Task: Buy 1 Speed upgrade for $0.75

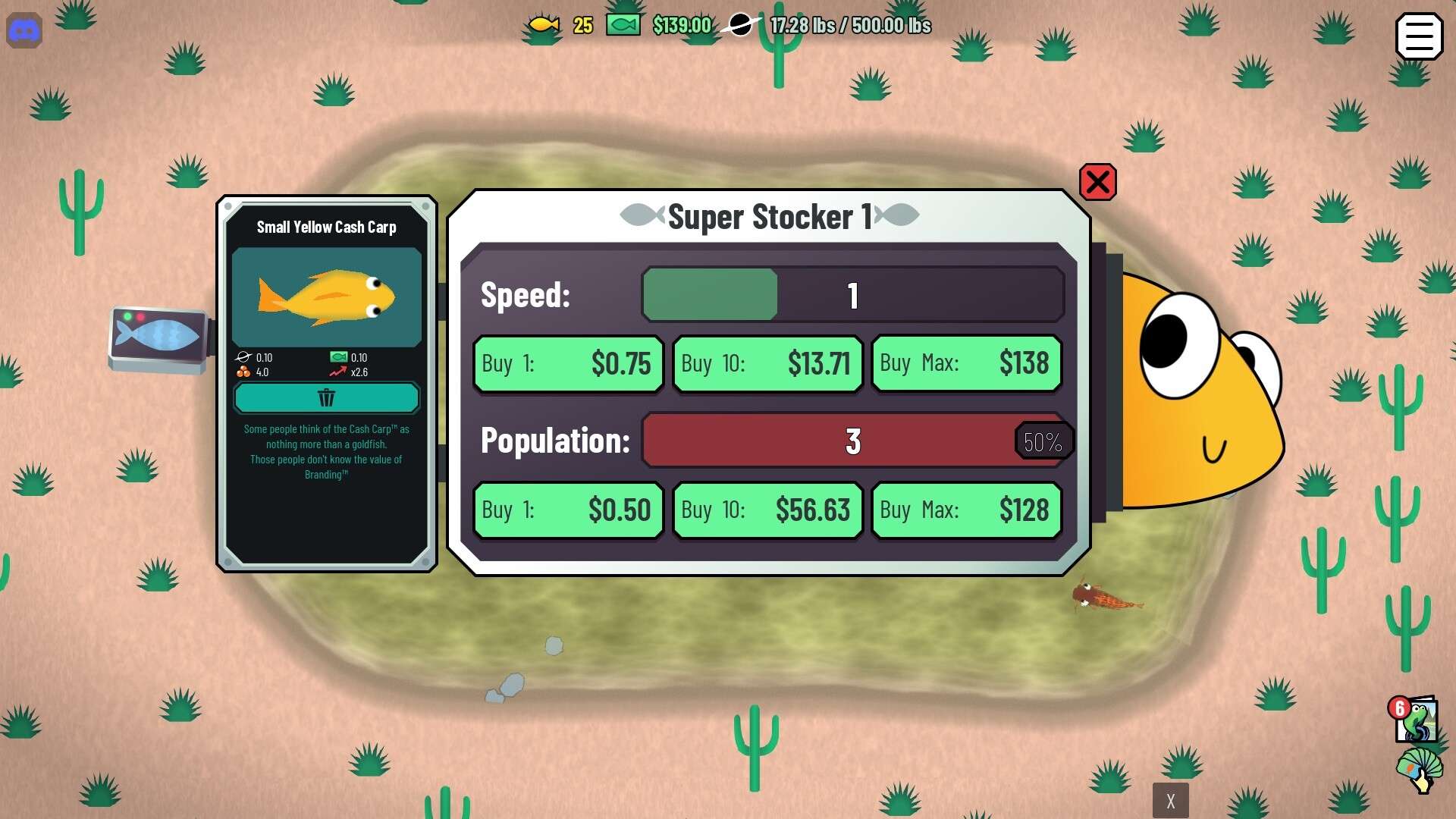Action: click(x=568, y=364)
